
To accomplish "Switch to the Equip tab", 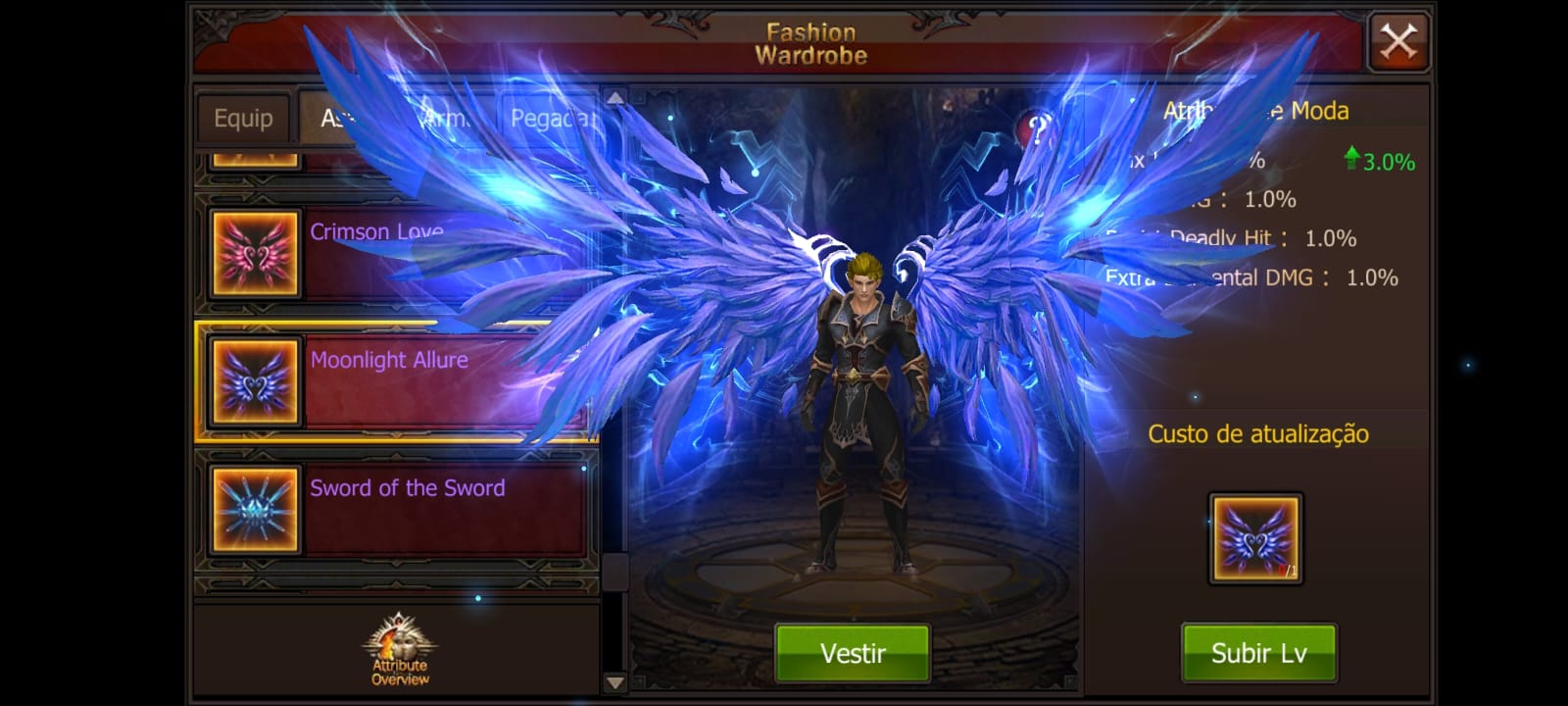I will (242, 119).
